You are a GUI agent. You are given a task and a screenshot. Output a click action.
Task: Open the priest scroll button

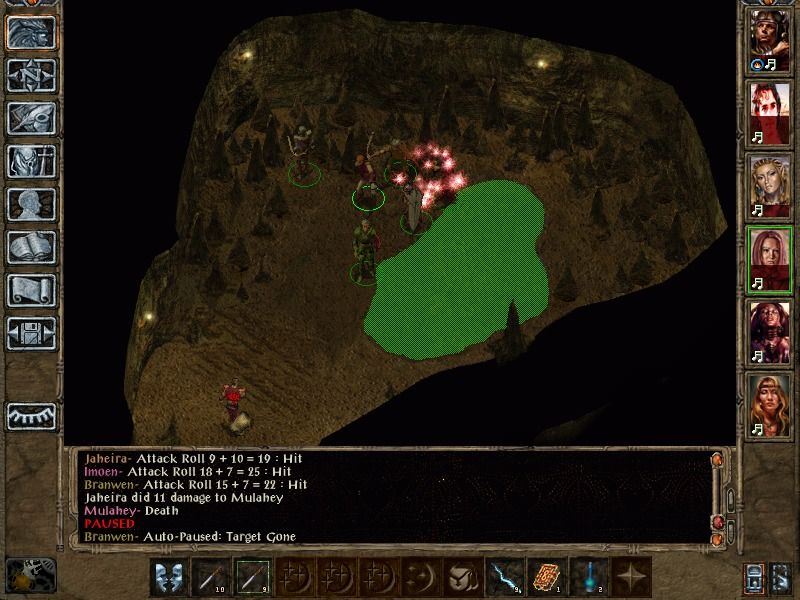pos(30,290)
